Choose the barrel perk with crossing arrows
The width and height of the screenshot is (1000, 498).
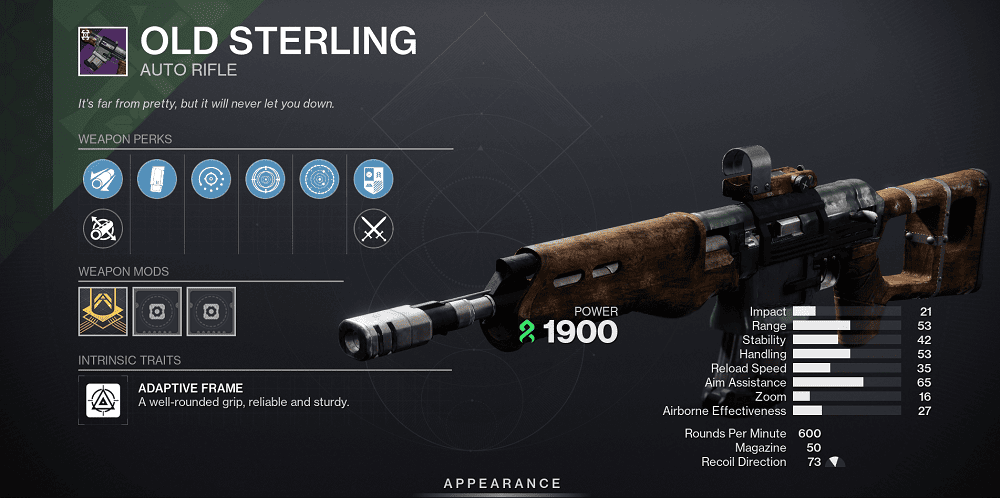pos(103,231)
